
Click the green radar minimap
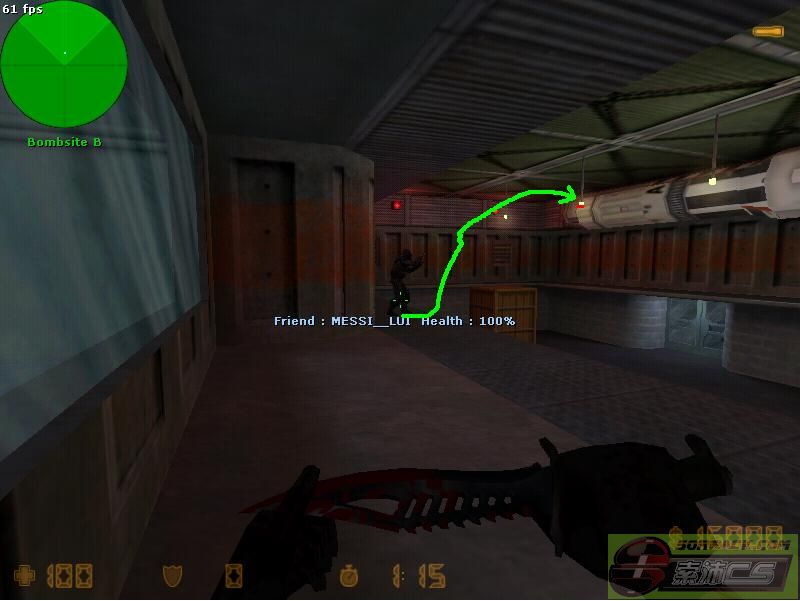point(64,65)
